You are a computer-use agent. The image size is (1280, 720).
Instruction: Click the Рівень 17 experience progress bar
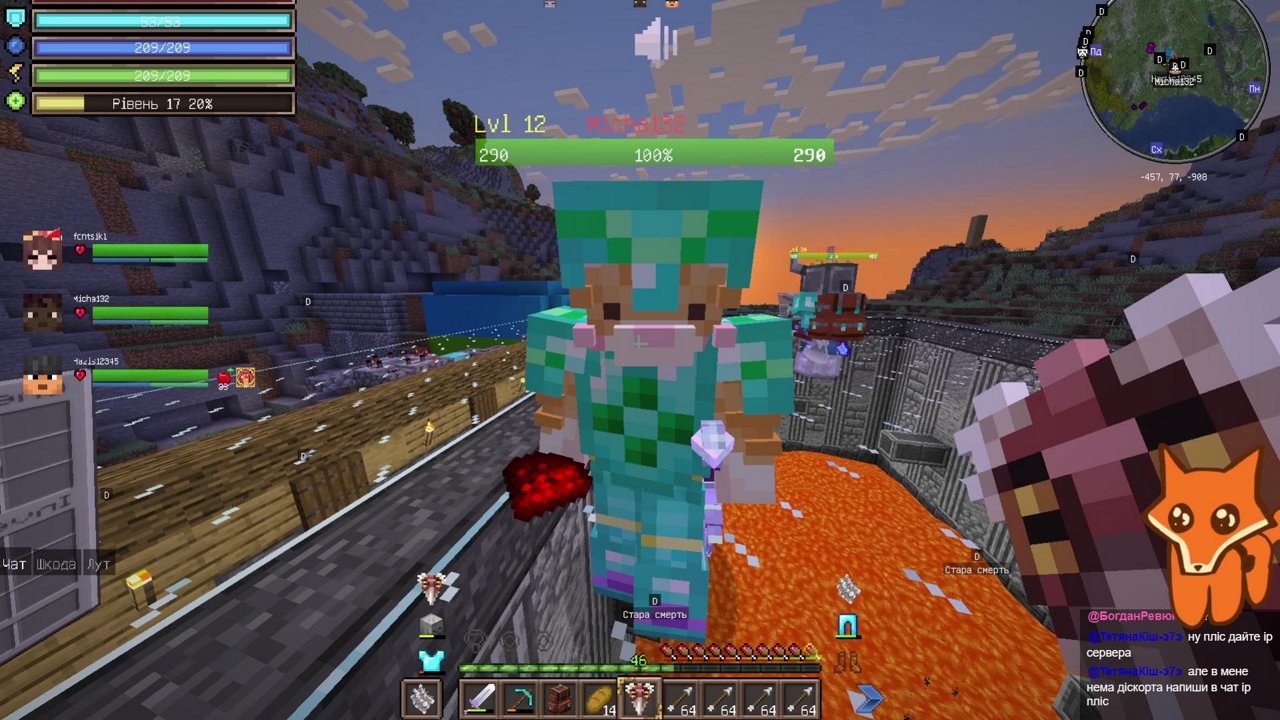pos(163,103)
